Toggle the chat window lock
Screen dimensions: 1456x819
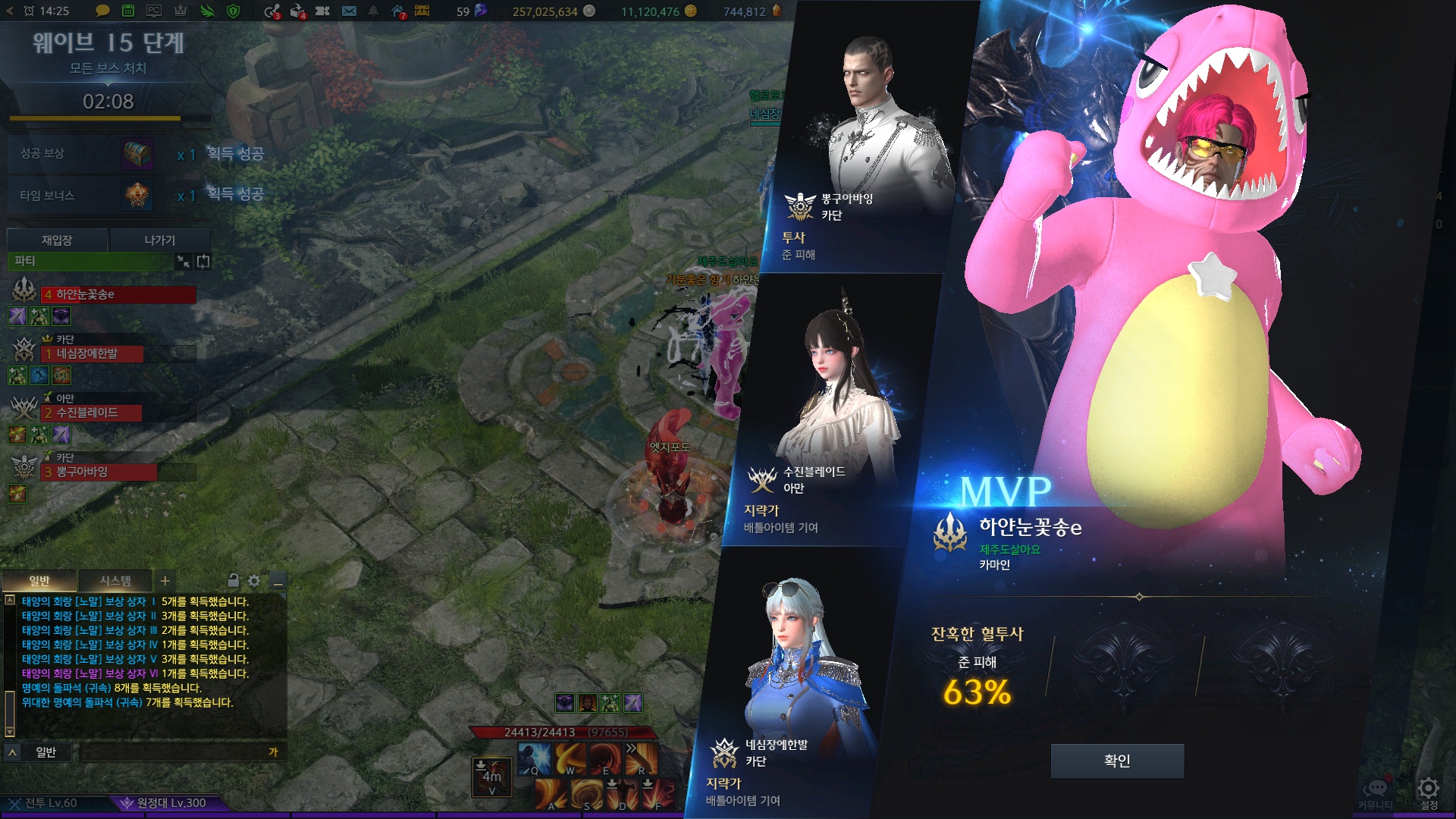[234, 581]
